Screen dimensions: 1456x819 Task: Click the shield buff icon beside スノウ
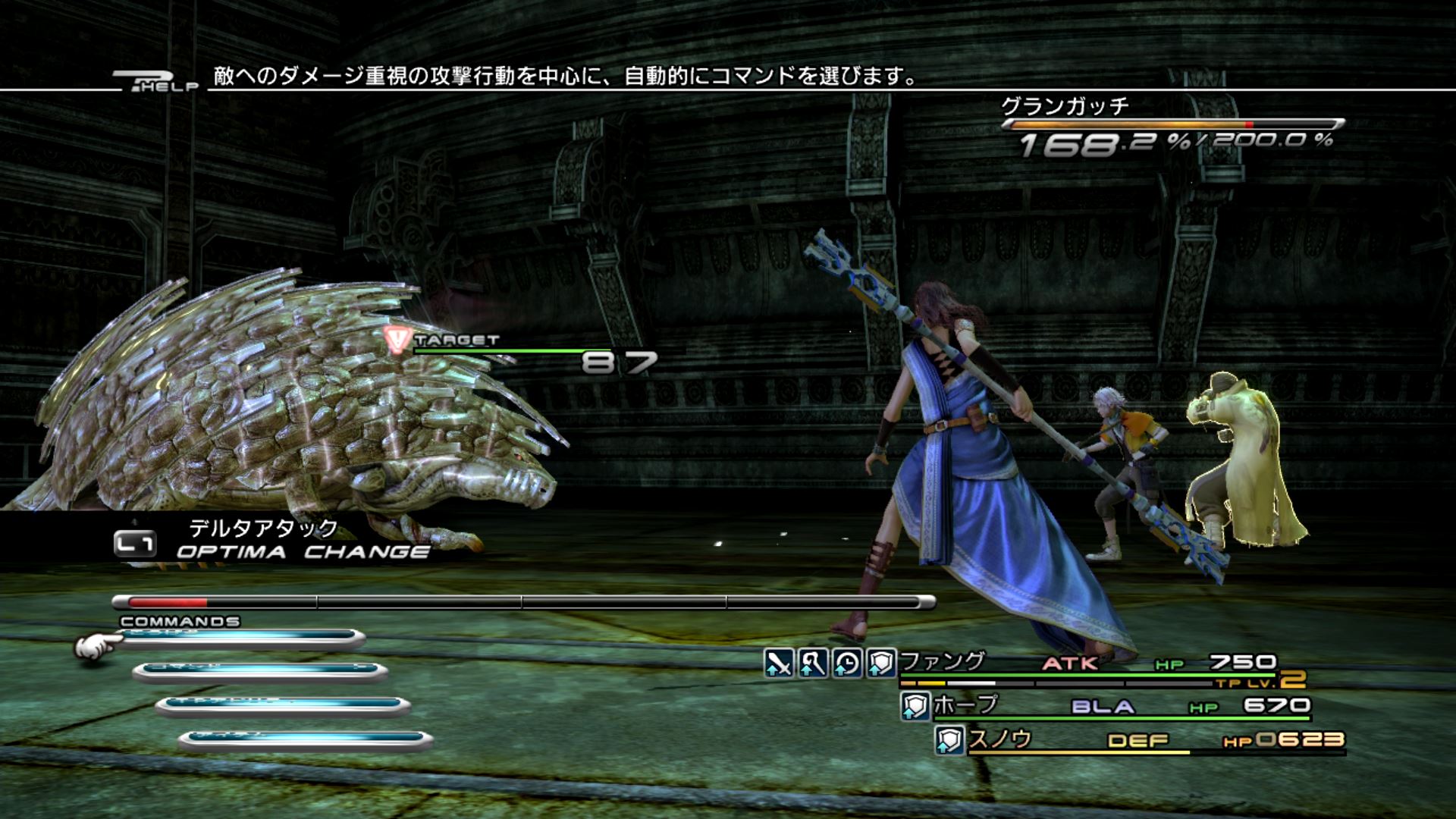pyautogui.click(x=949, y=740)
